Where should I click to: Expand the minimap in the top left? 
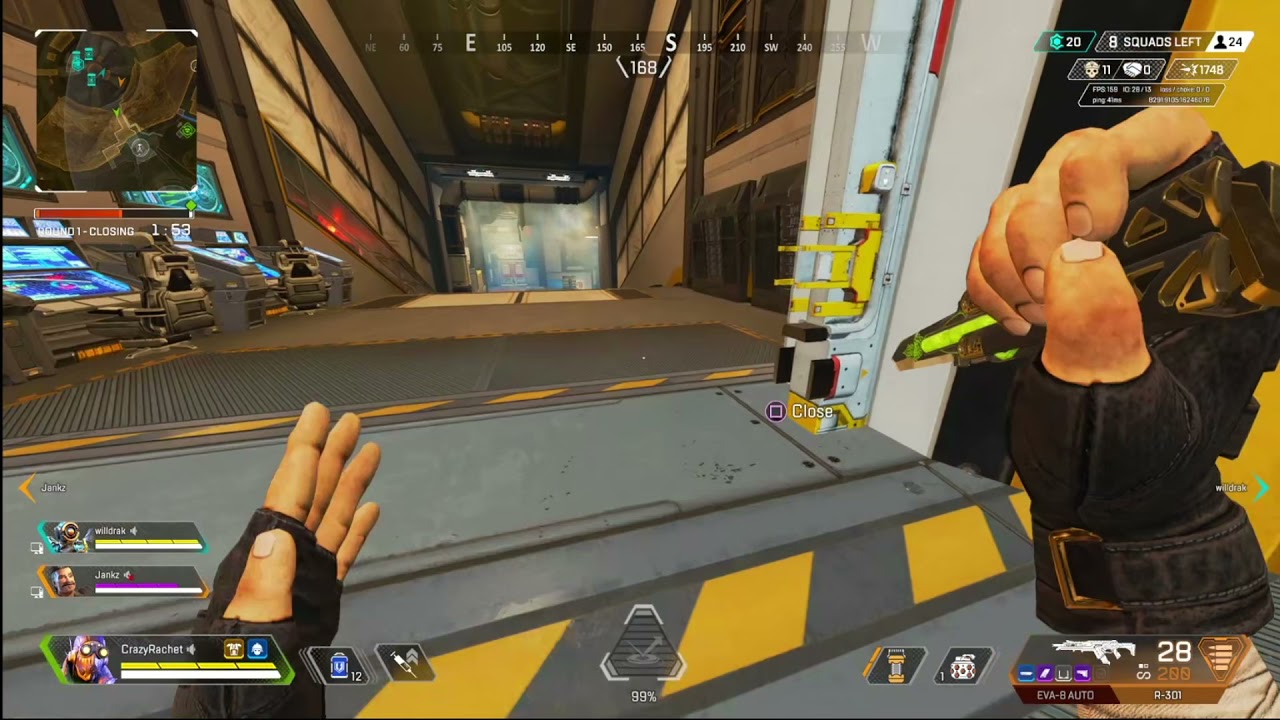coord(117,110)
